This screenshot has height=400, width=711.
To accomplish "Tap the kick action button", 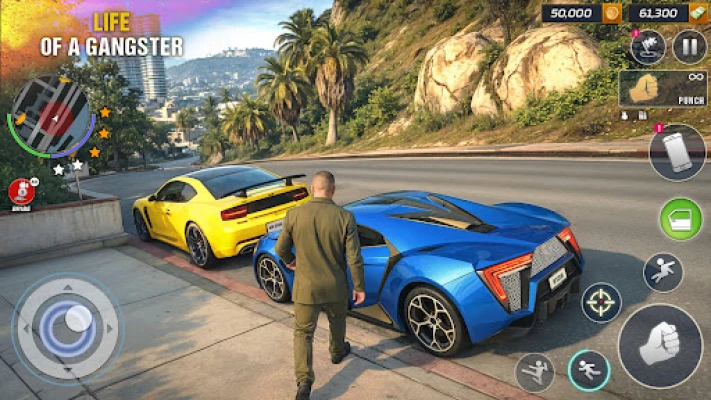I will pos(535,372).
